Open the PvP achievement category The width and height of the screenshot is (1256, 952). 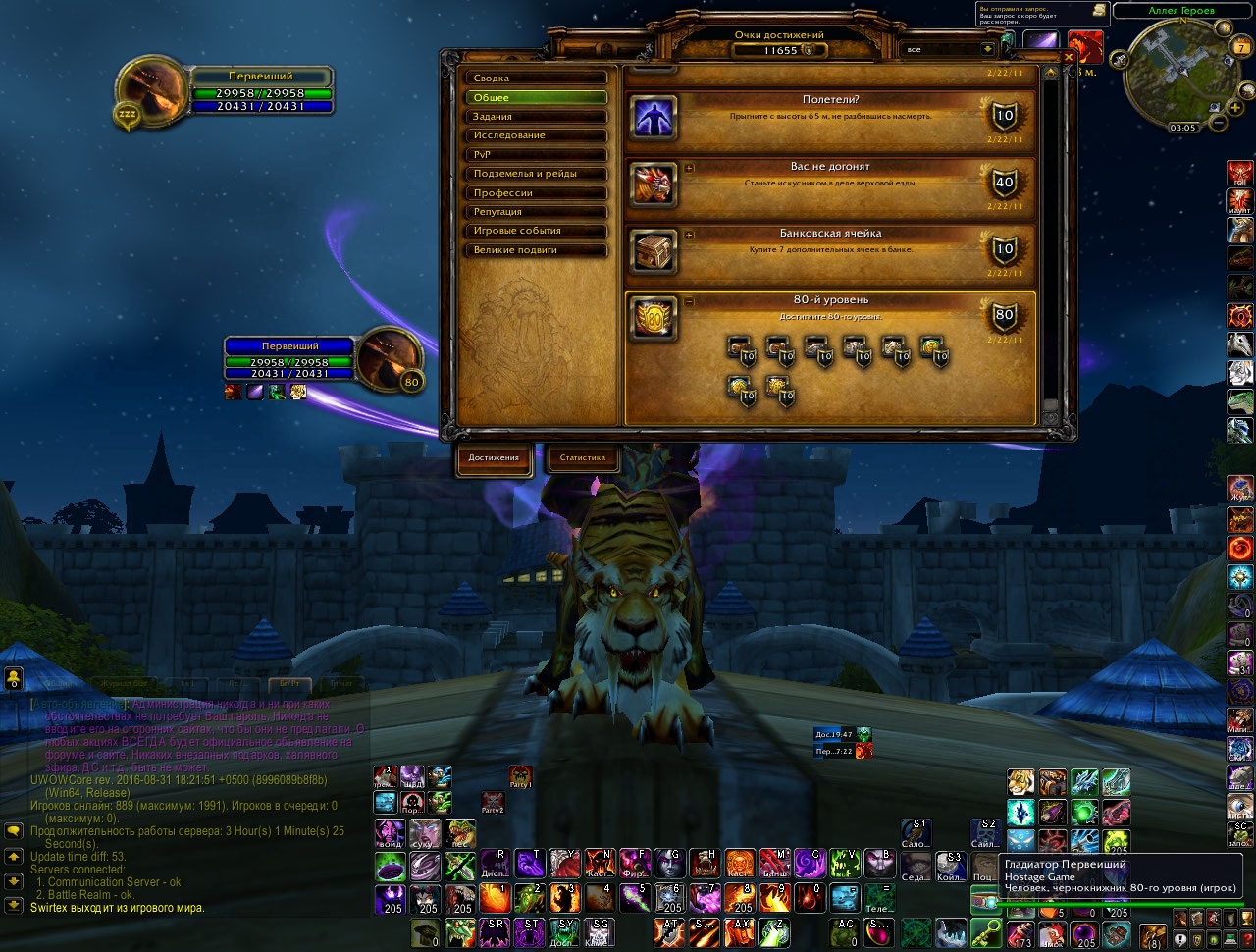(x=536, y=155)
